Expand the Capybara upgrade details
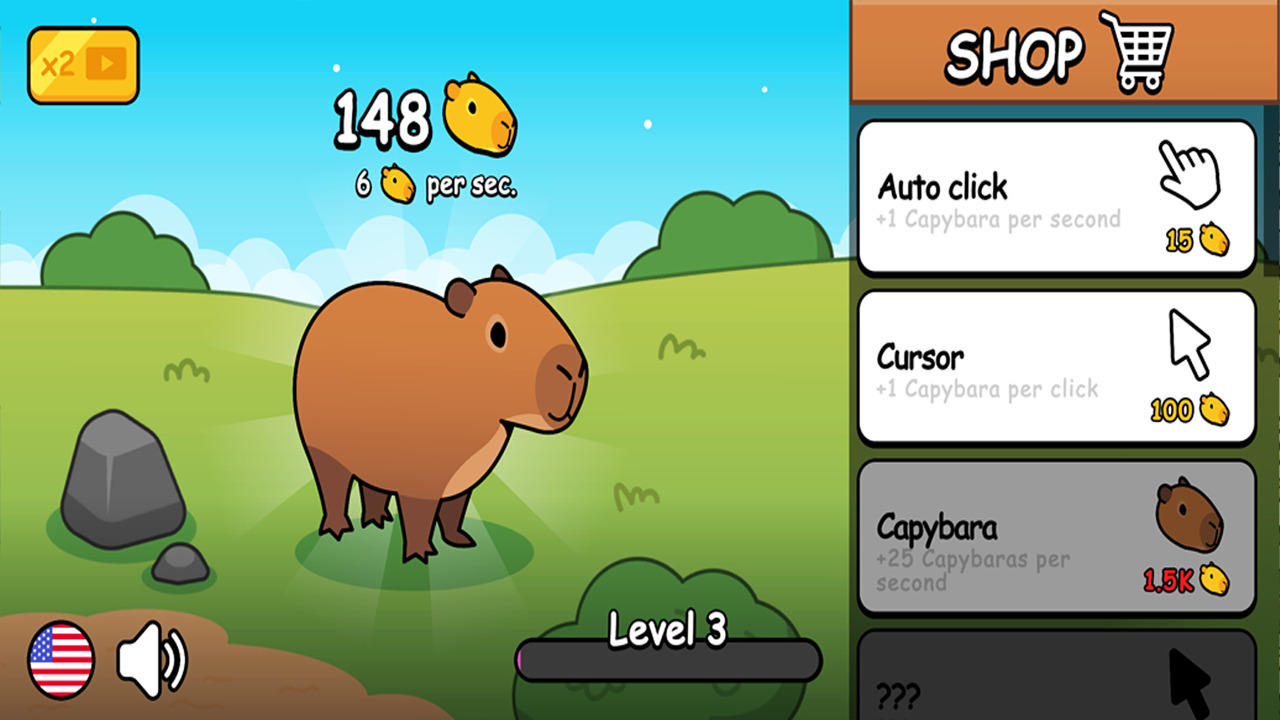This screenshot has width=1280, height=720. 1055,535
